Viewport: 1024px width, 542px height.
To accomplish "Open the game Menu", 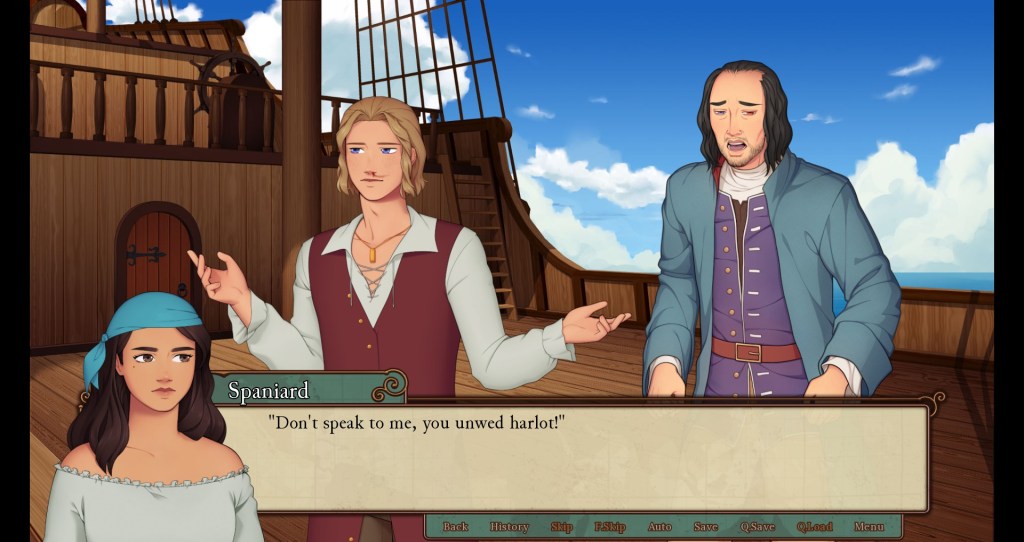I will tap(869, 527).
